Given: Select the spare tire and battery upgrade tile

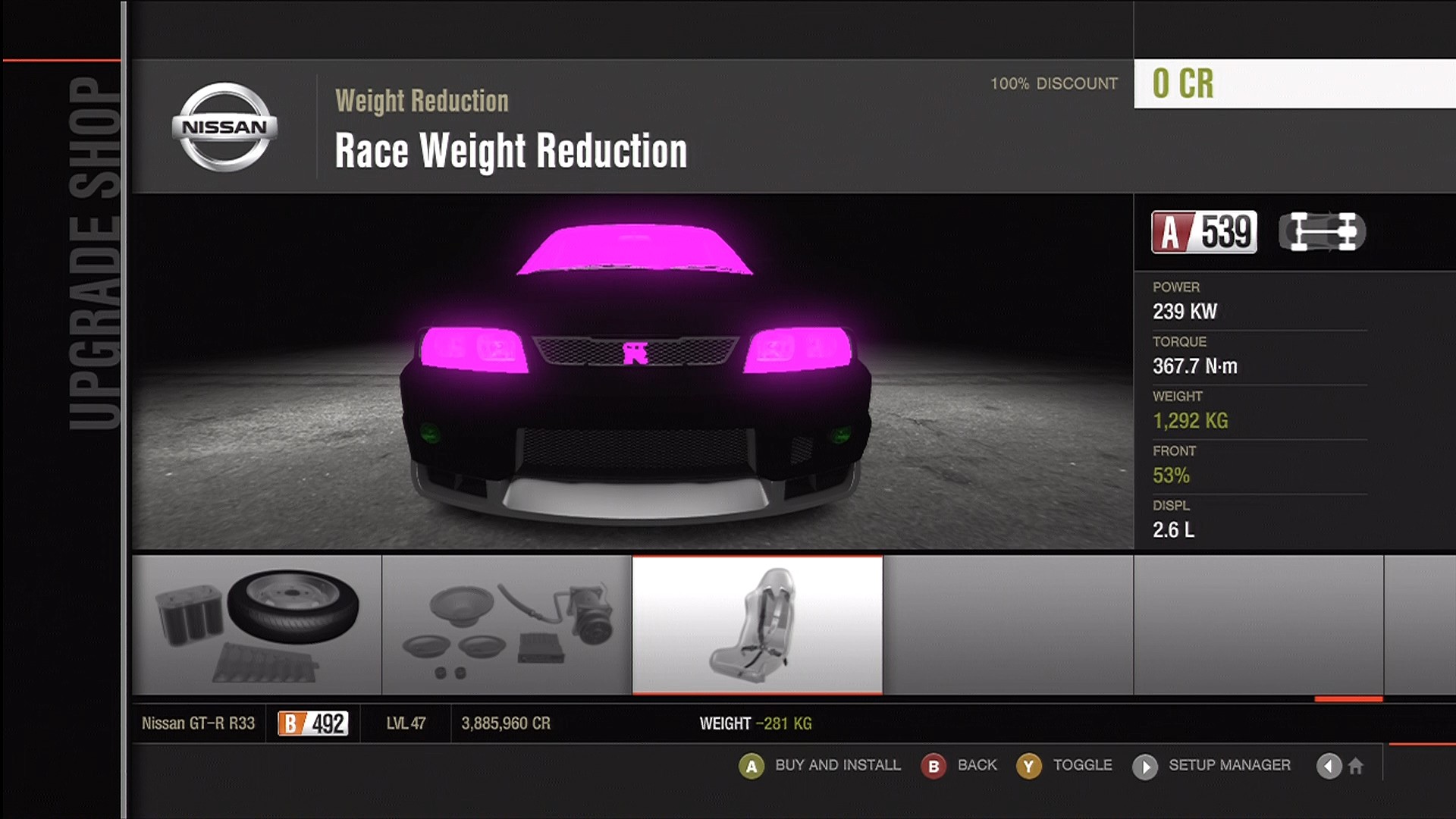Looking at the screenshot, I should coord(256,625).
